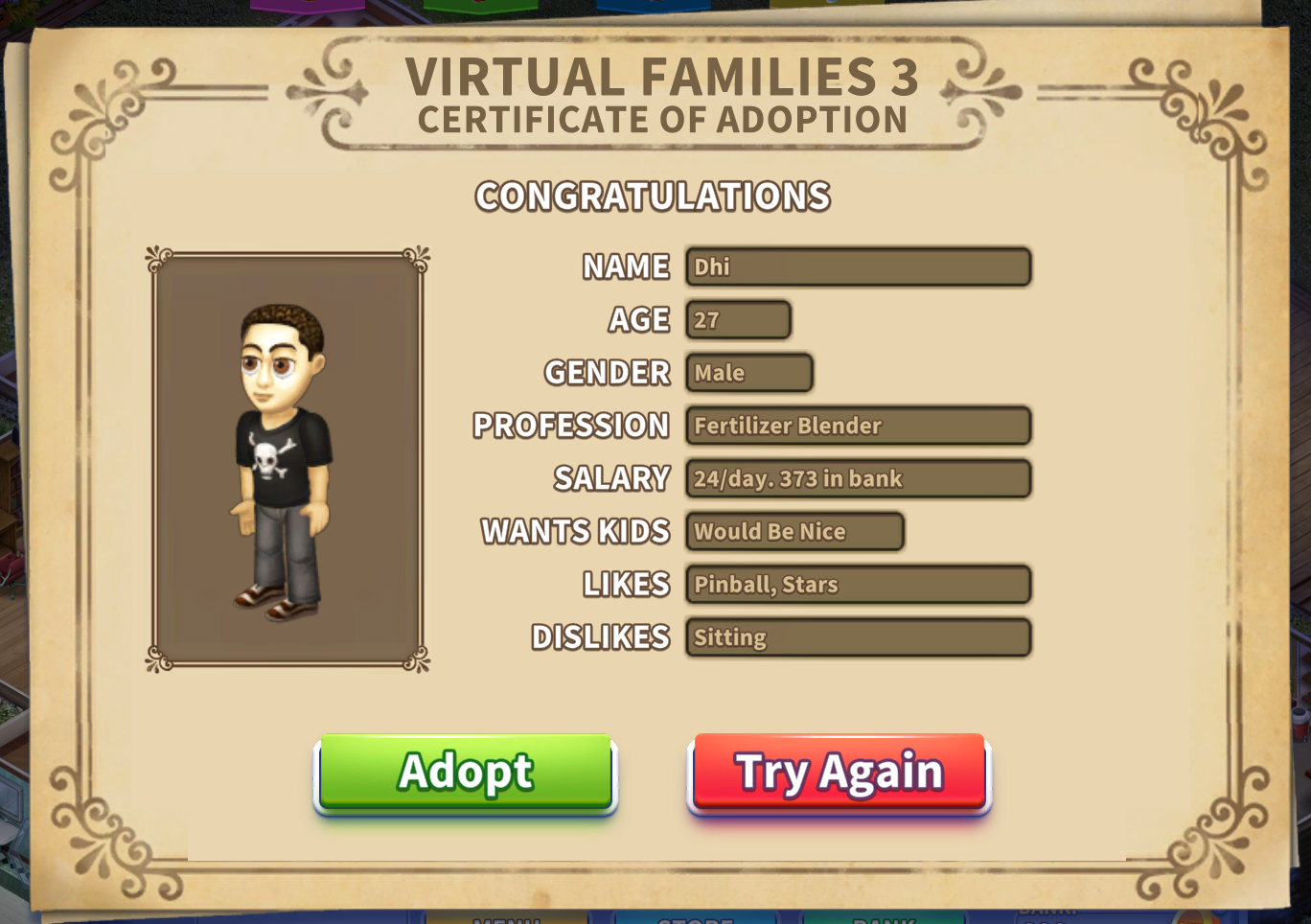1311x924 pixels.
Task: Open the BANK from the bottom bar
Action: 886,917
